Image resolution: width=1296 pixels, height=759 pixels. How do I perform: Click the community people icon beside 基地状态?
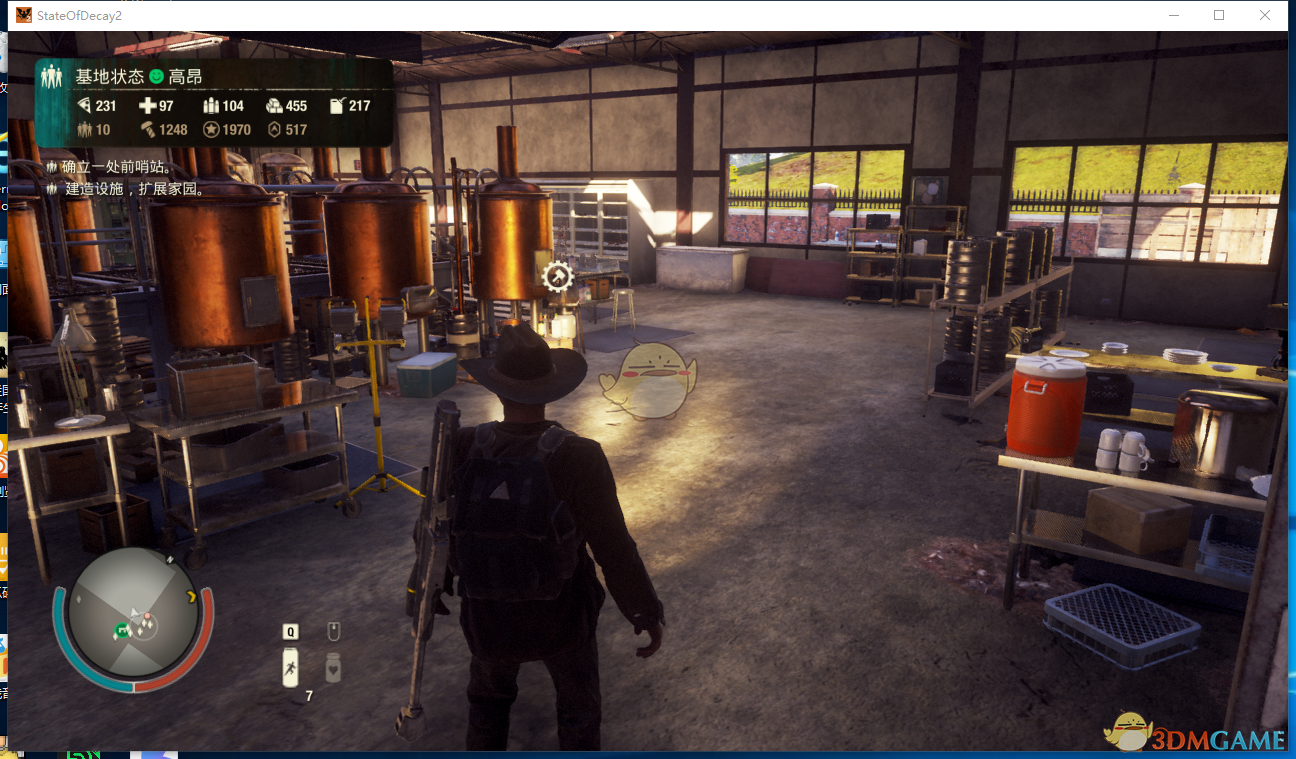52,76
